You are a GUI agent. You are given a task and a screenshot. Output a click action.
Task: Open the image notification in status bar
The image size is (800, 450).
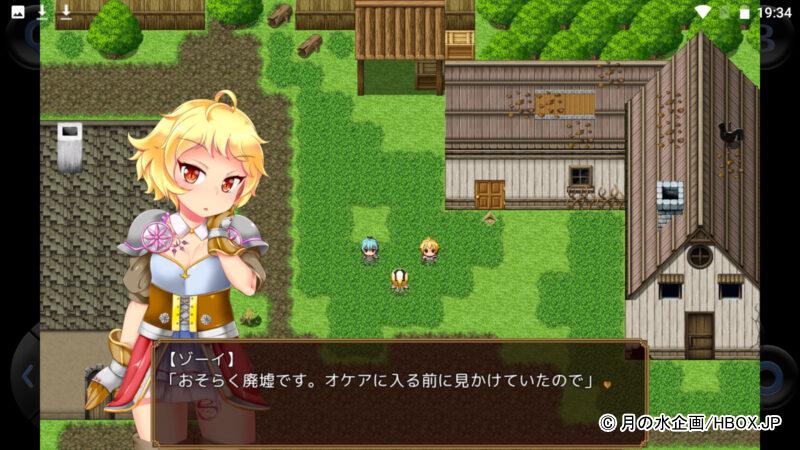17,12
